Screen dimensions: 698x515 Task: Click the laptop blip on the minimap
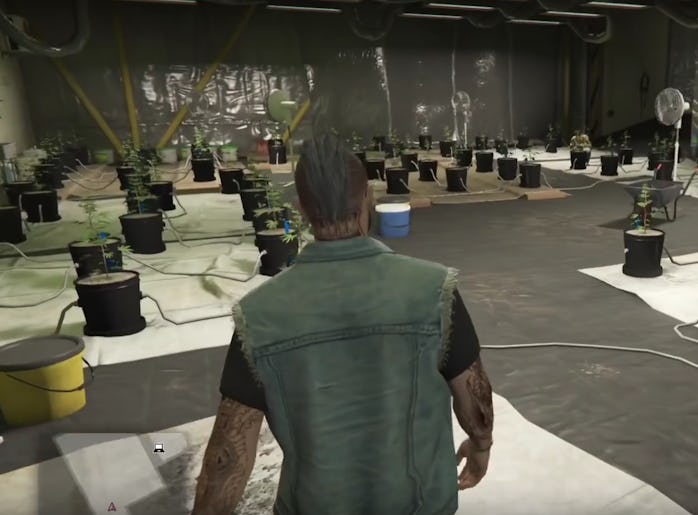[x=159, y=449]
